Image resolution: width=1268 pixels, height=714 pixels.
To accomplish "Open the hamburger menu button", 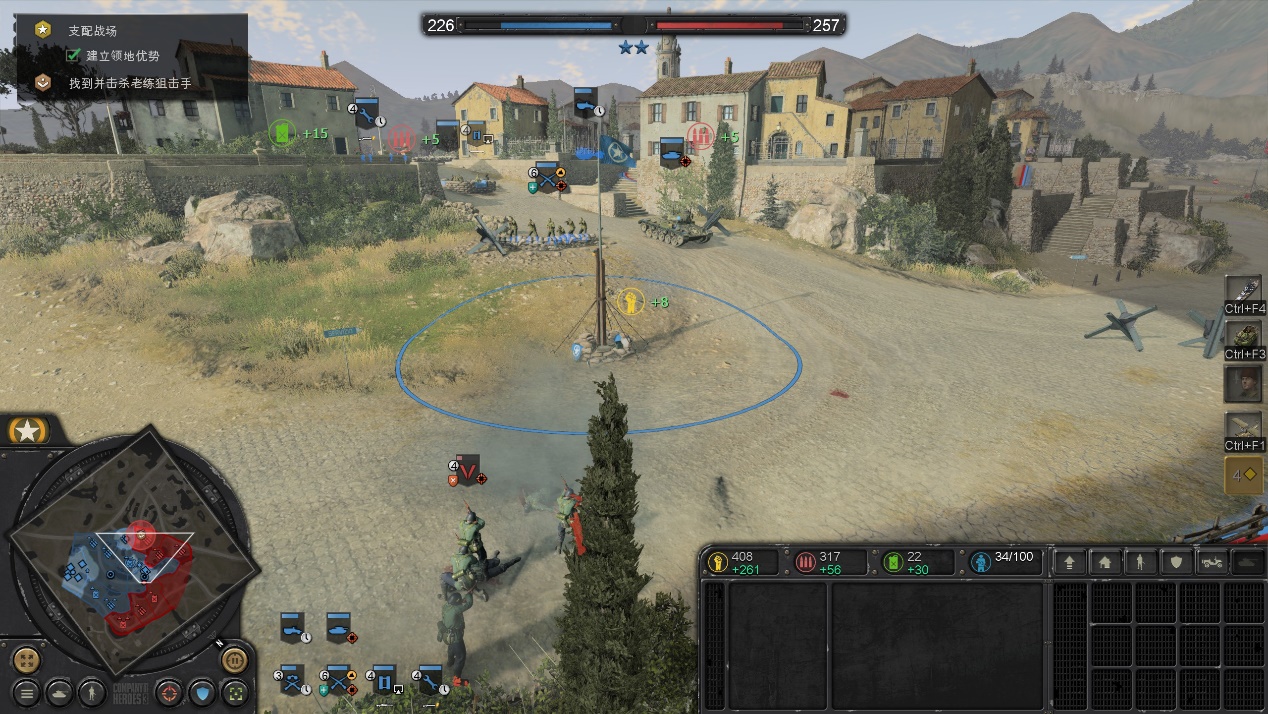I will [27, 691].
